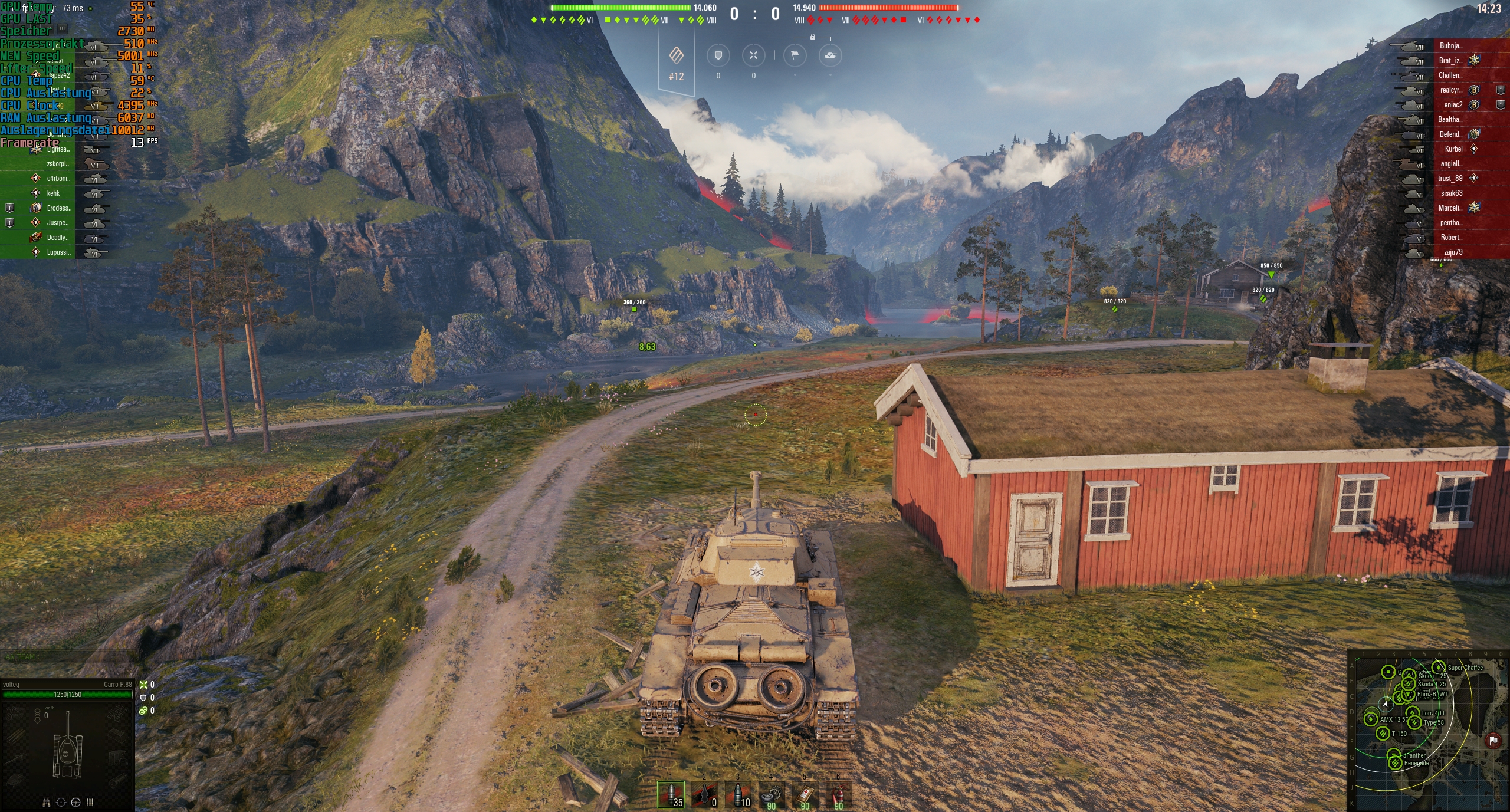Click the base capture flag indicator
This screenshot has width=1510, height=812.
795,55
